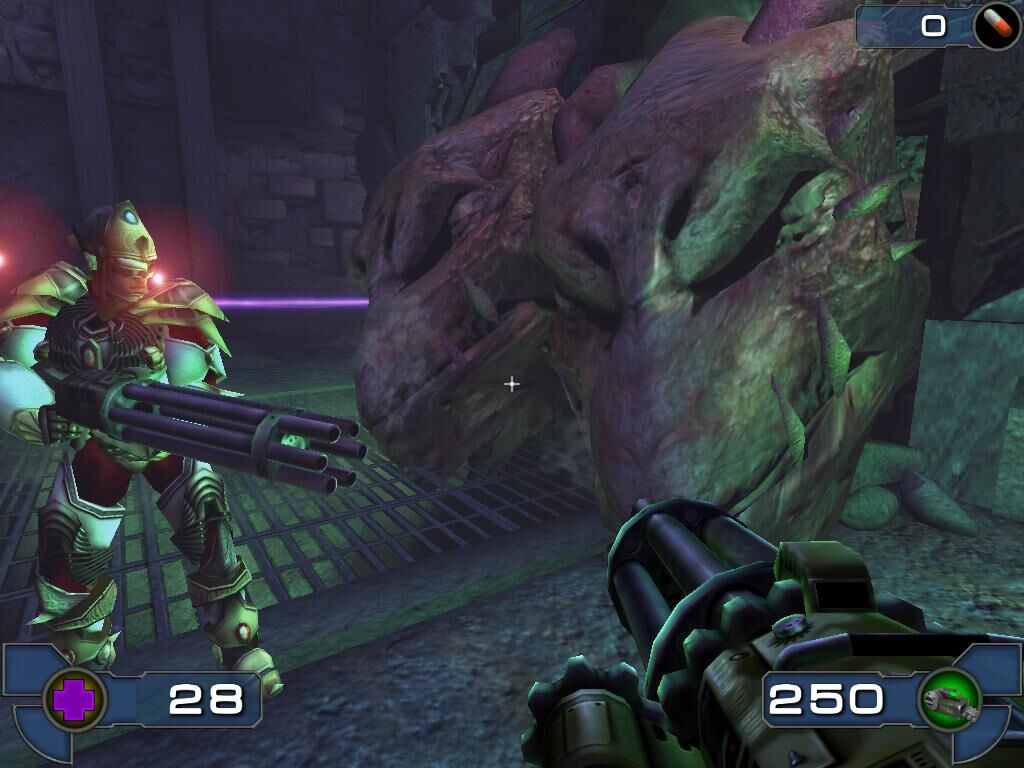Click the adrenaline pill icon
The image size is (1024, 768).
(996, 26)
